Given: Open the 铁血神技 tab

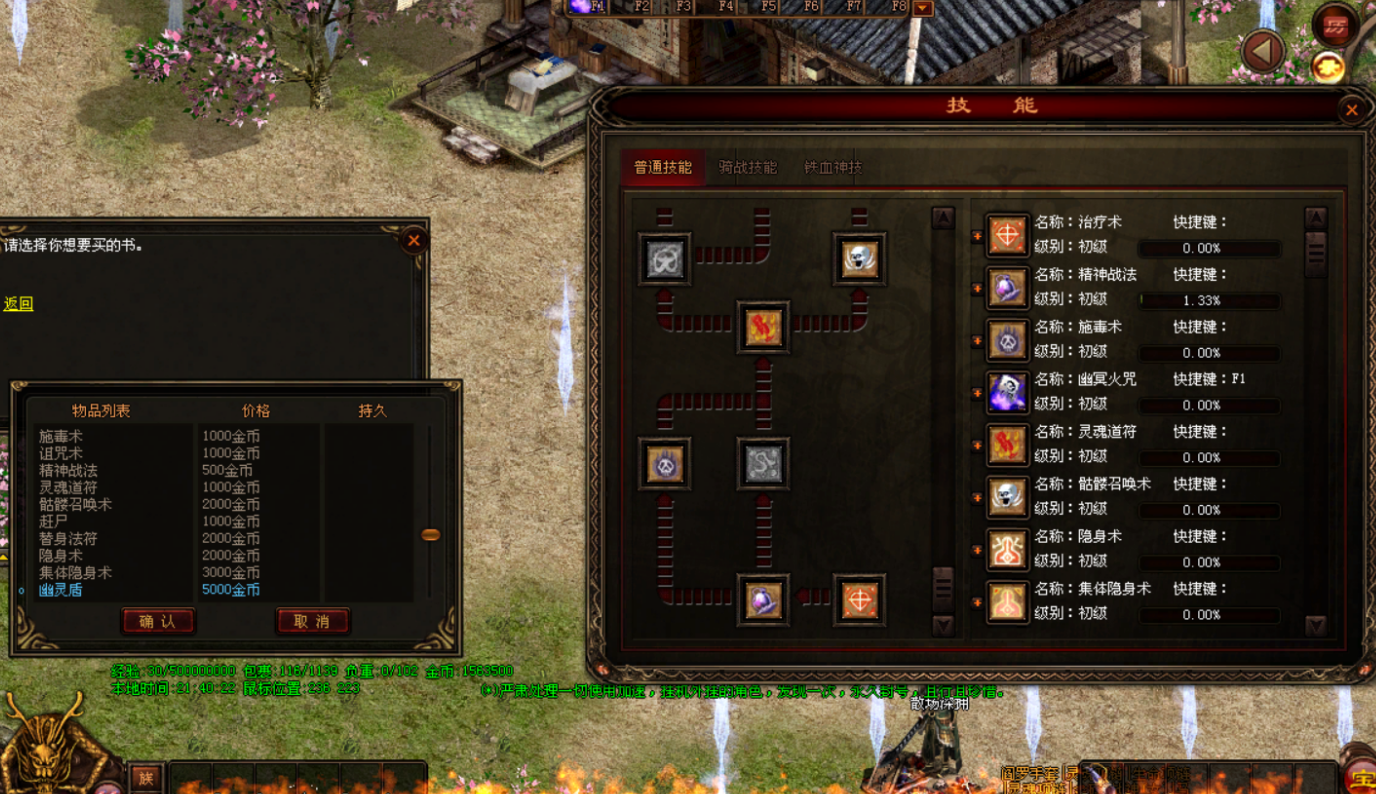Looking at the screenshot, I should (832, 168).
